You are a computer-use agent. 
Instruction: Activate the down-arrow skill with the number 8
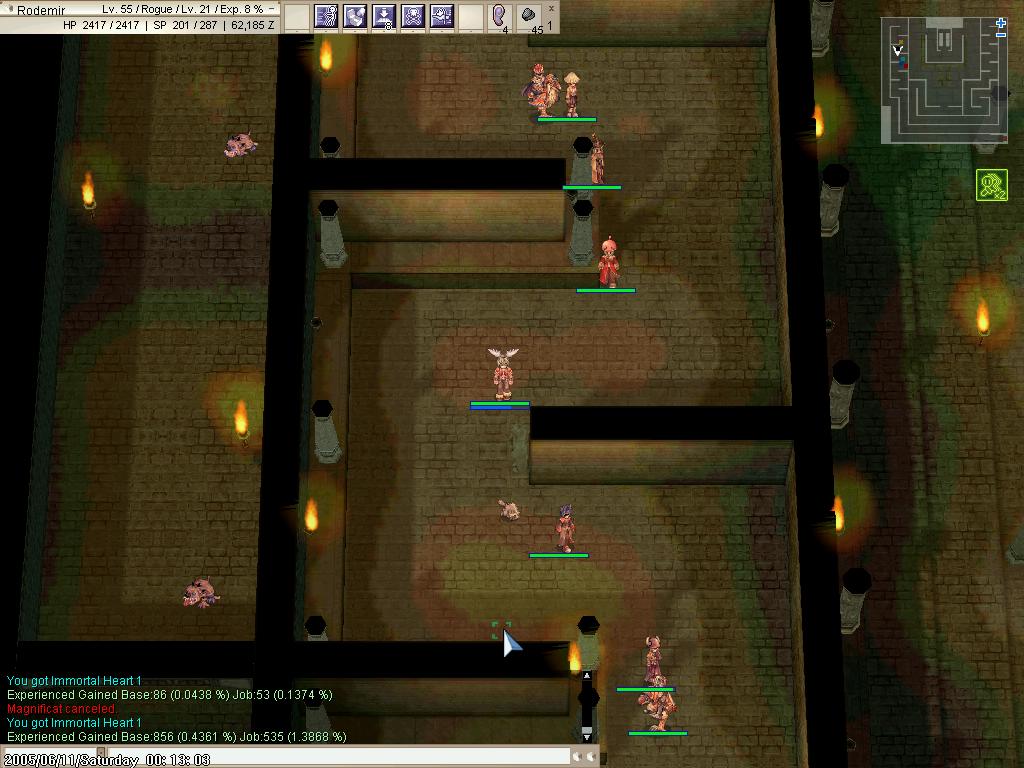click(x=384, y=16)
